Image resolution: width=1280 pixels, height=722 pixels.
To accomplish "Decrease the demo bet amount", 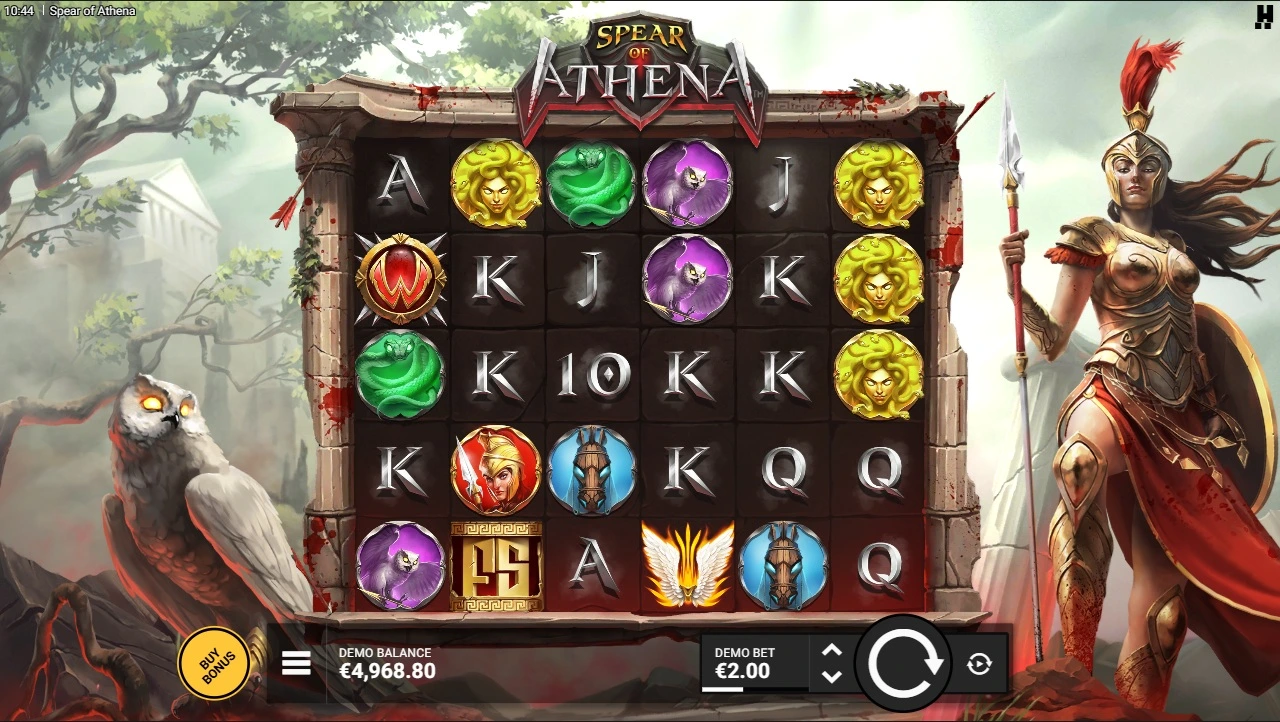I will point(831,676).
